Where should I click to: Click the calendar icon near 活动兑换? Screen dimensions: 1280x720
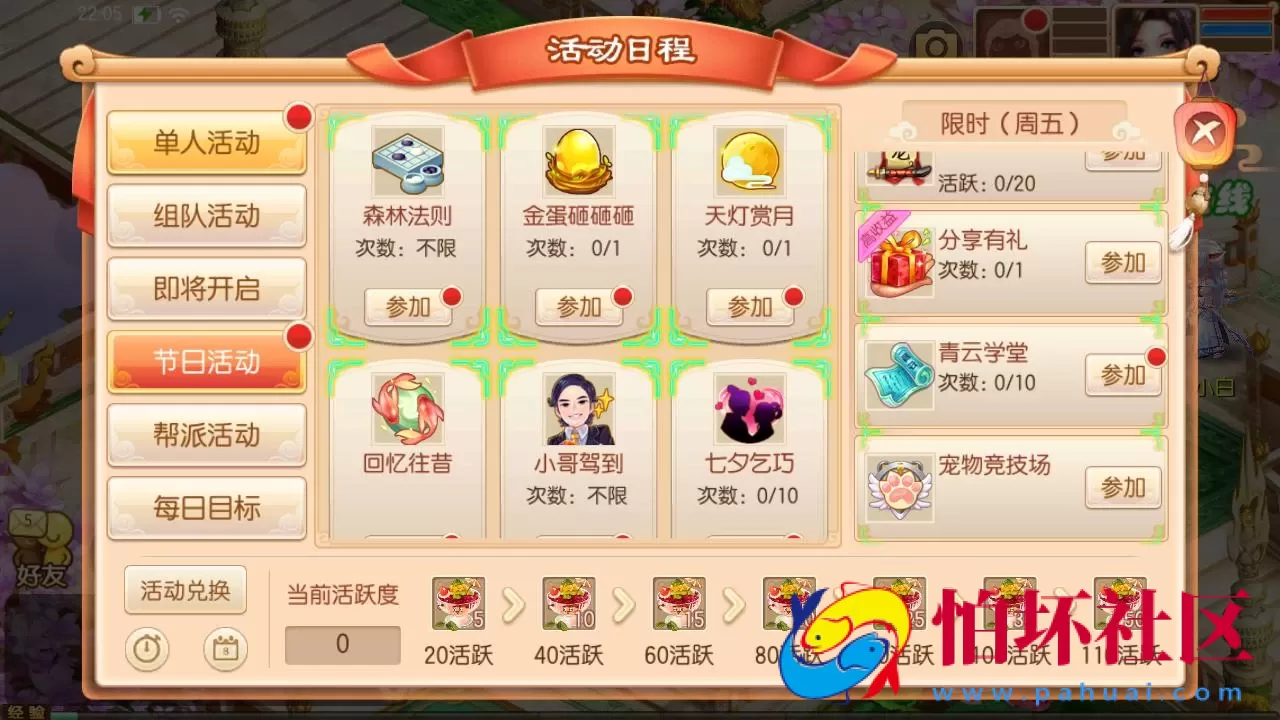click(x=224, y=648)
